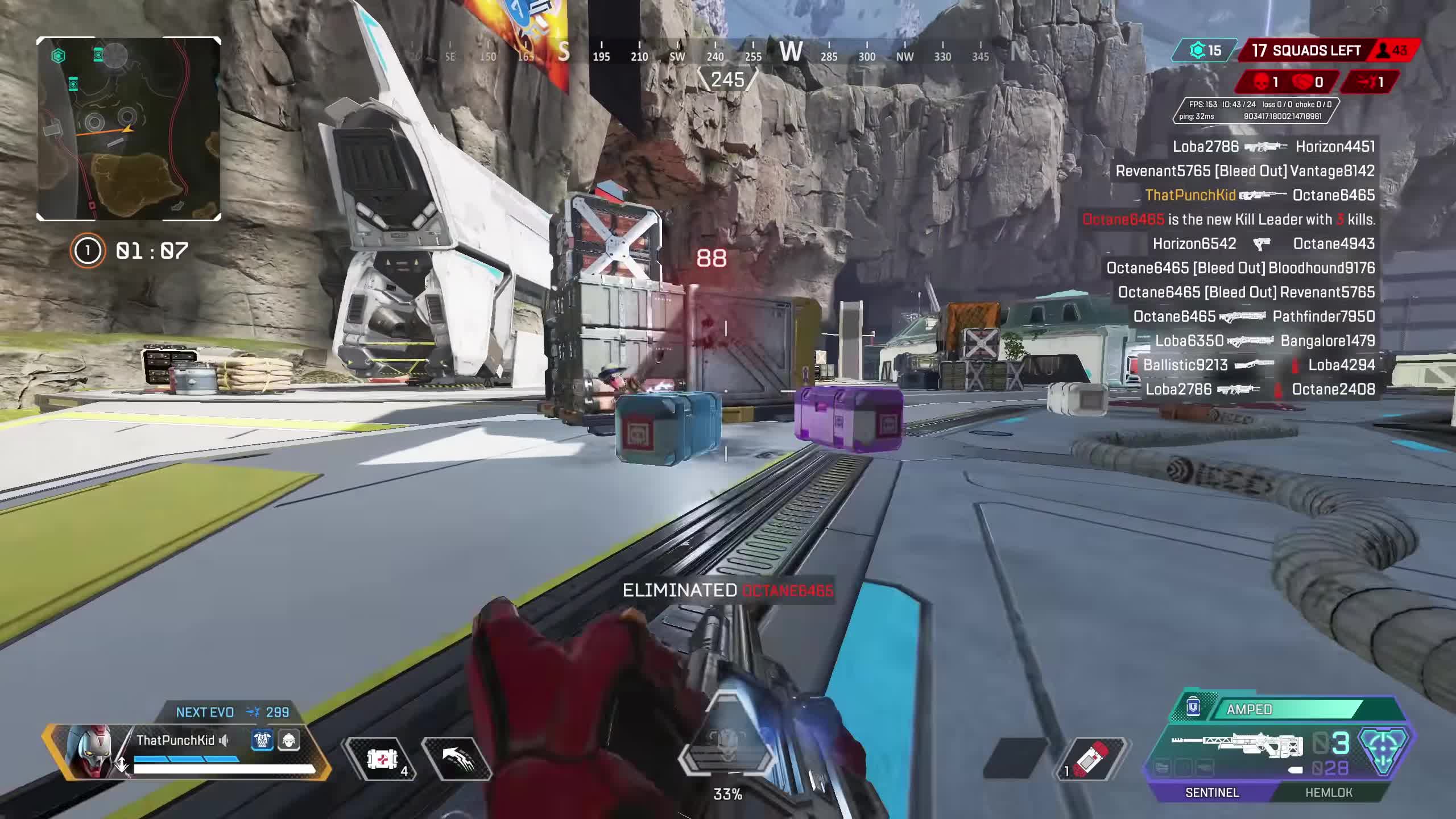The height and width of the screenshot is (819, 1456).
Task: Toggle the Sentinel crosshair fire-mode emblem
Action: coord(1384,751)
